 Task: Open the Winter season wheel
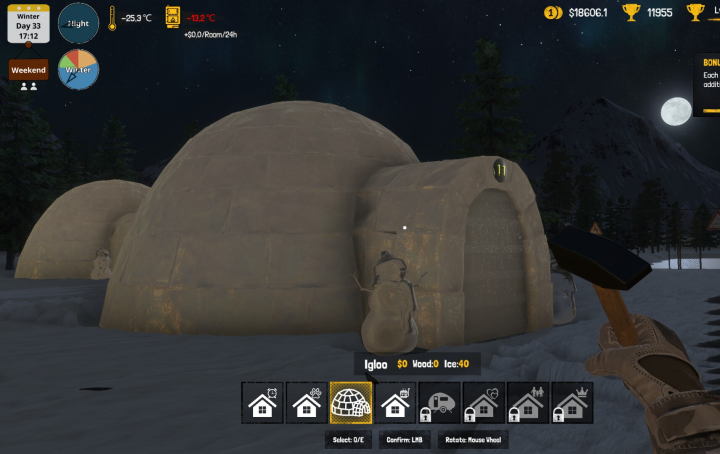pos(78,70)
